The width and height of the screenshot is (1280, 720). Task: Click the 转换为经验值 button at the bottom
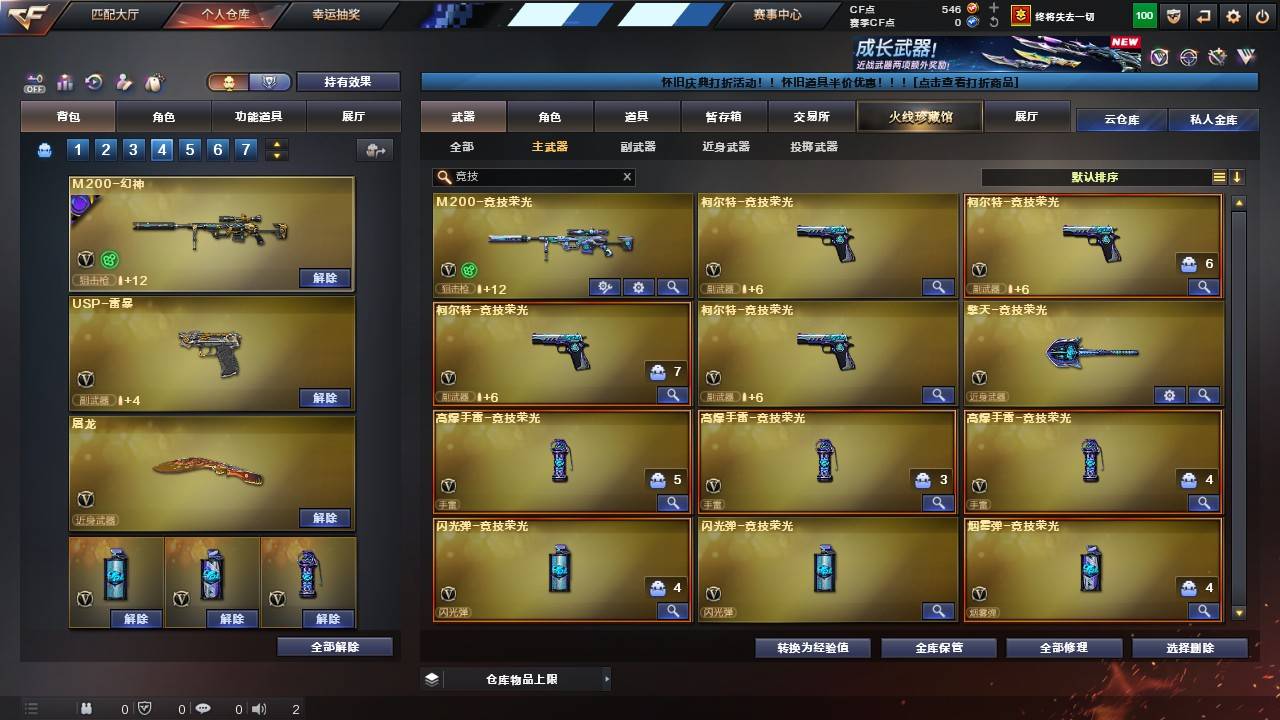[815, 647]
